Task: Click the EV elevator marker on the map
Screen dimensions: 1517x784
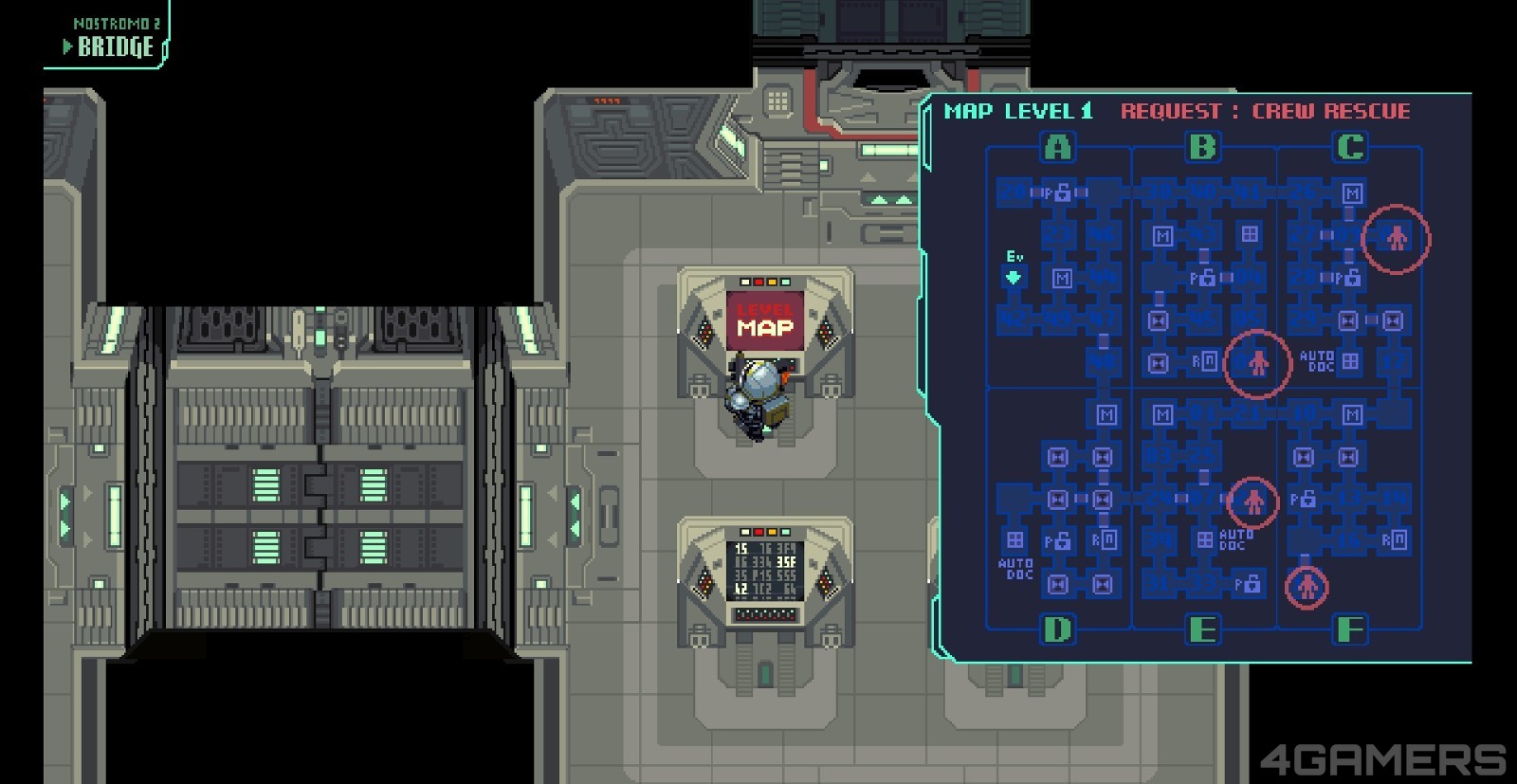Action: click(1014, 276)
